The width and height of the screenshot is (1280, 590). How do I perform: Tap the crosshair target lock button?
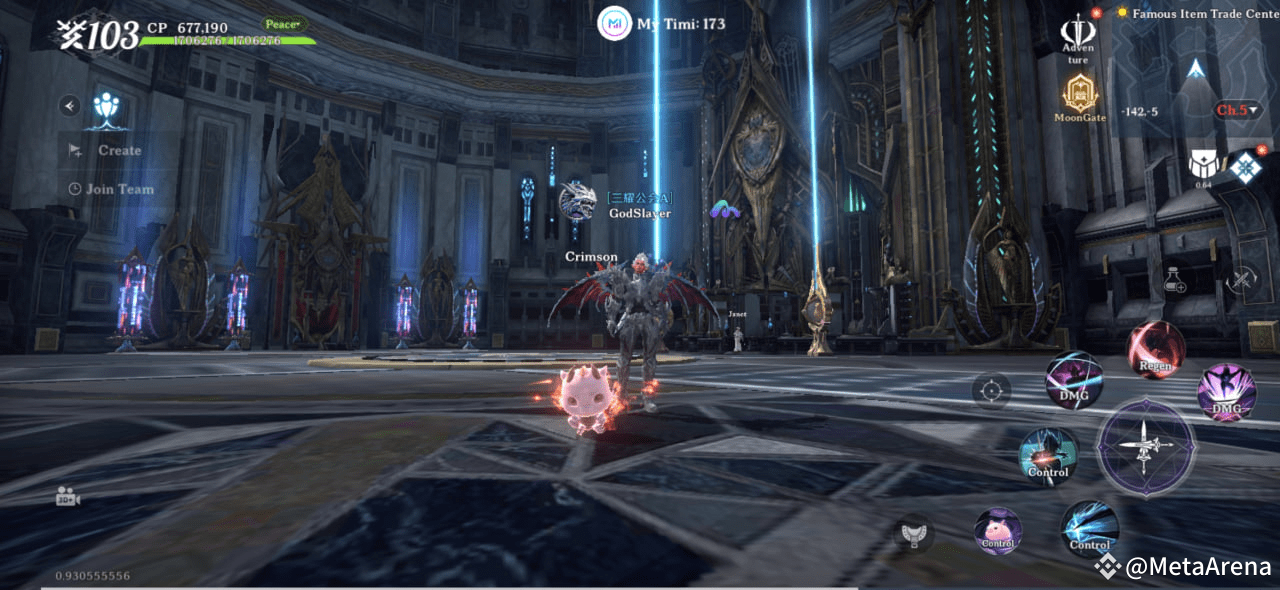(991, 390)
